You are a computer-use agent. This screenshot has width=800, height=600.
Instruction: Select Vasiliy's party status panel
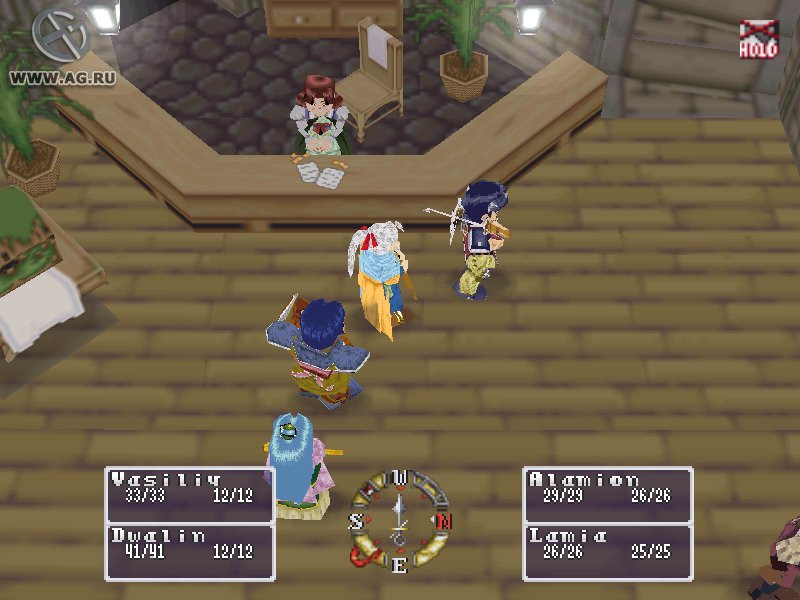(x=188, y=494)
